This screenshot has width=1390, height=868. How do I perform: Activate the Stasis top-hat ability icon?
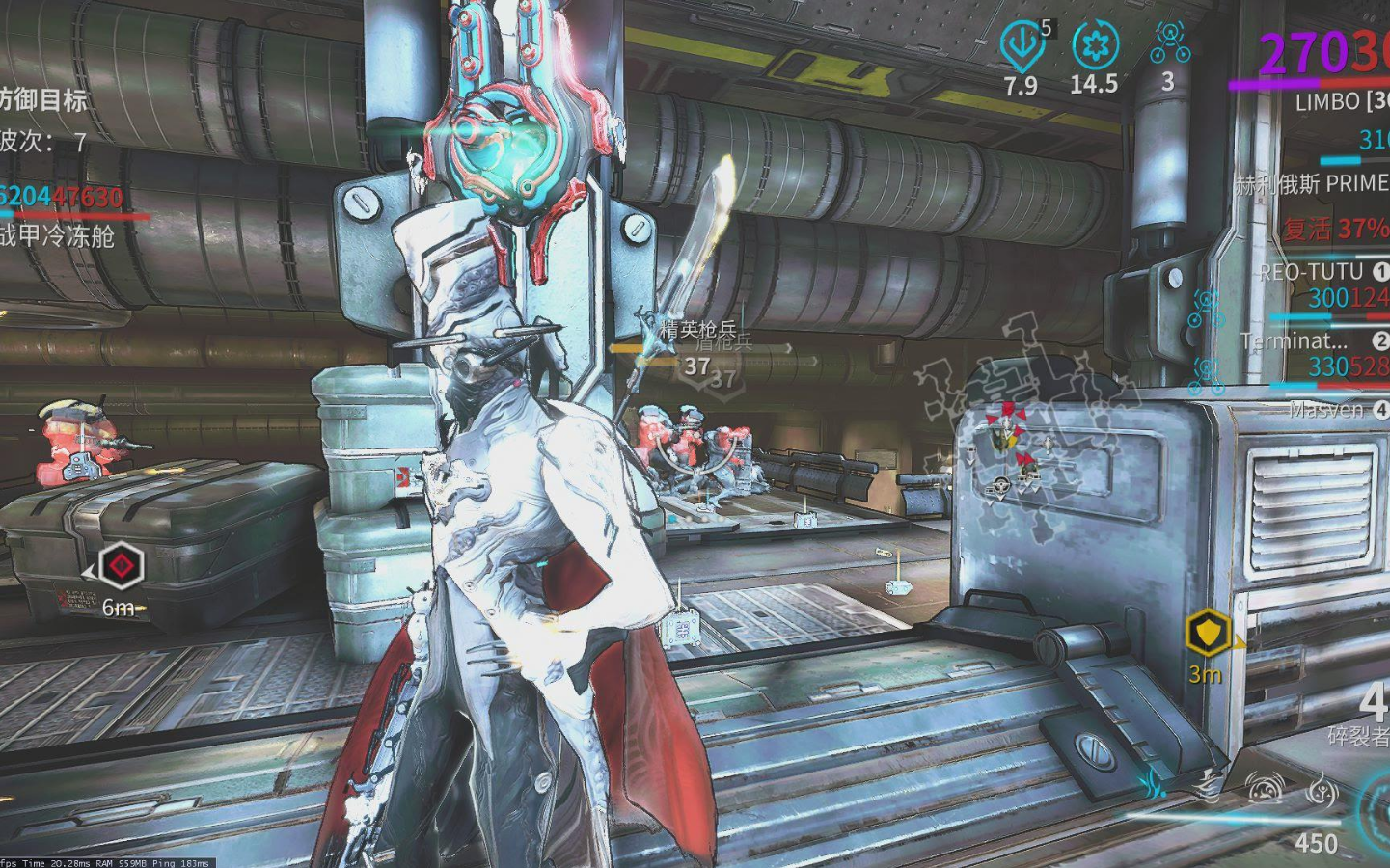1208,785
